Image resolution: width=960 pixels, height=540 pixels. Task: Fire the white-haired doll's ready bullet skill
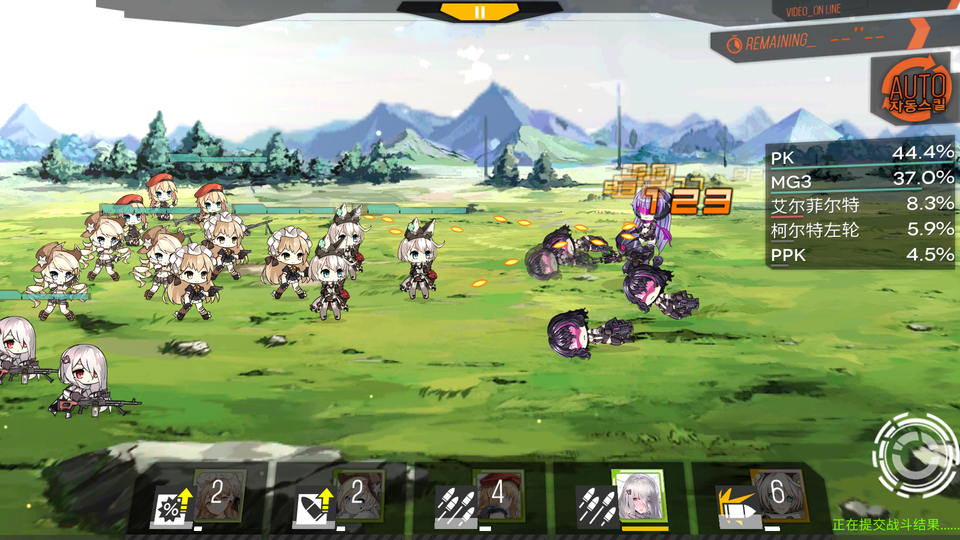point(637,495)
